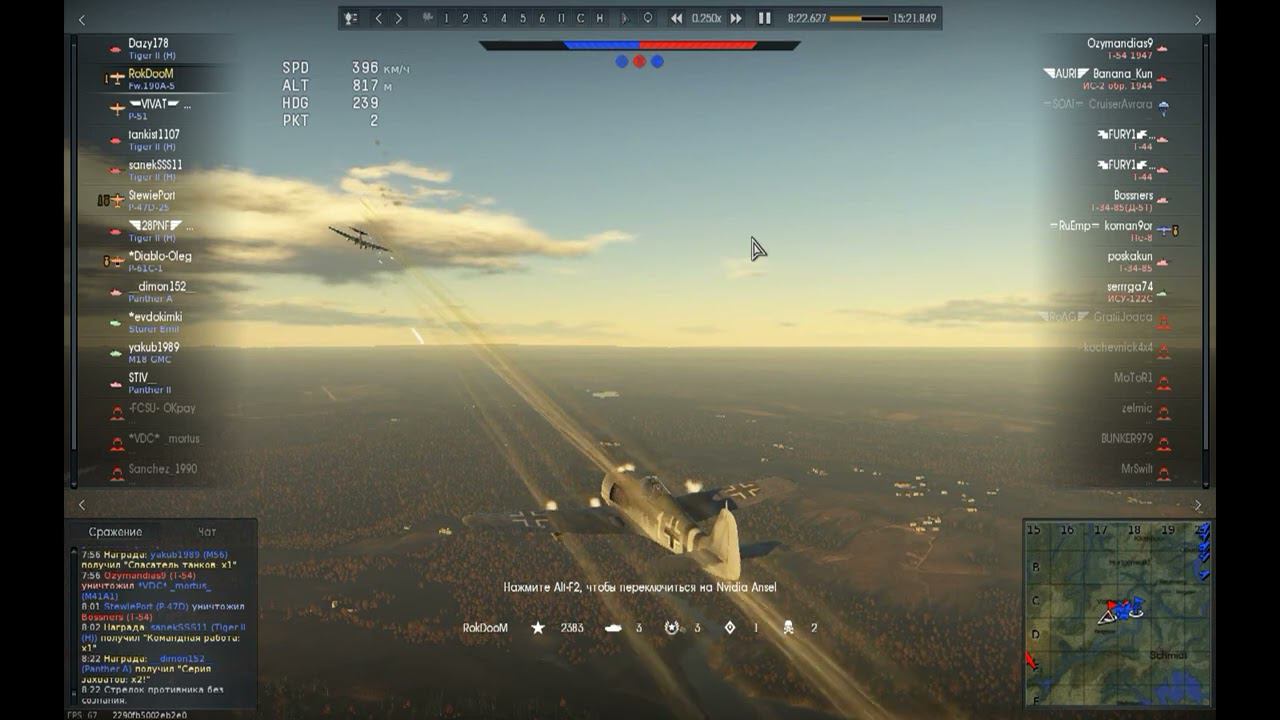The height and width of the screenshot is (720, 1280).
Task: Speed up replay with fast-forward arrows
Action: point(736,18)
